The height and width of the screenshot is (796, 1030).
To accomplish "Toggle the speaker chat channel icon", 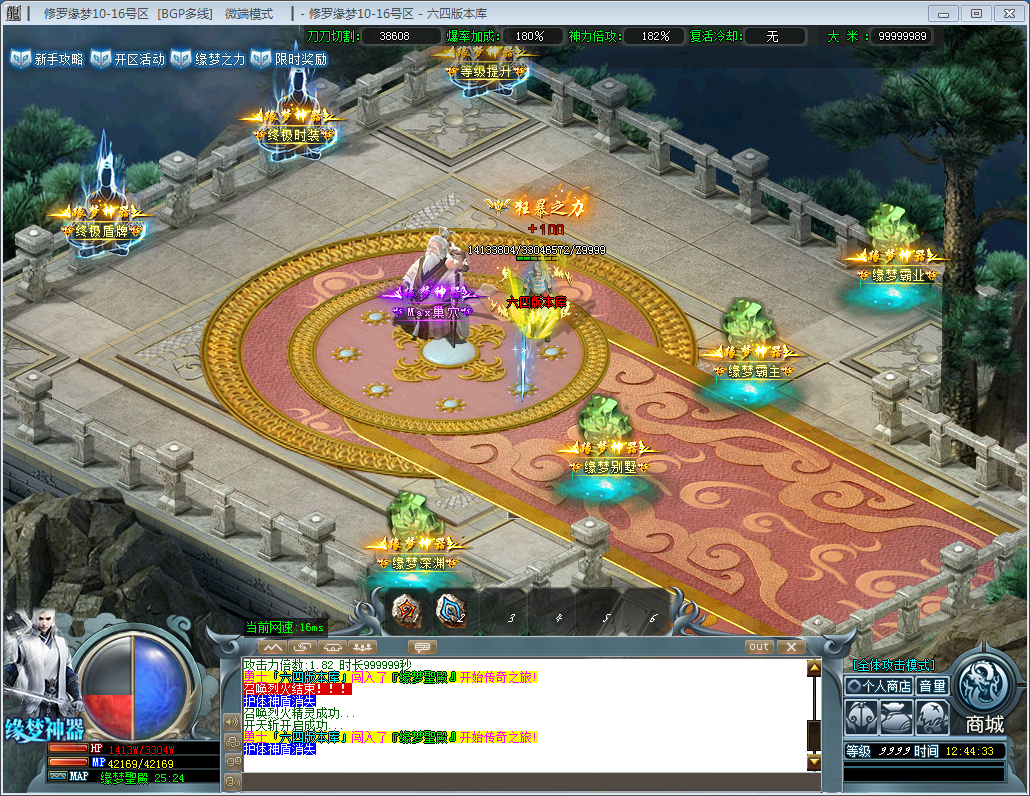I will 232,721.
